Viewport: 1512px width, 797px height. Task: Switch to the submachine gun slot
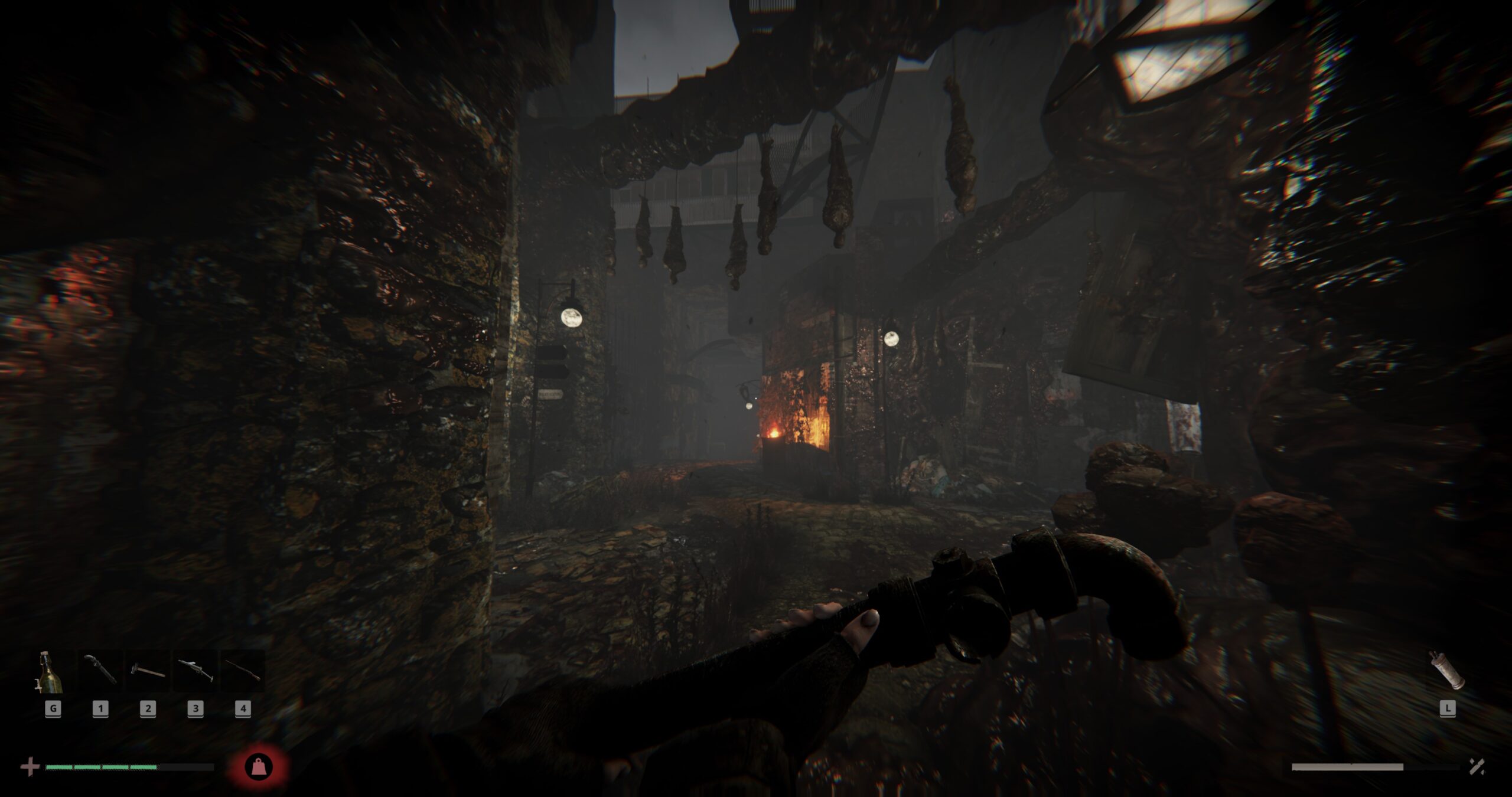tap(195, 671)
